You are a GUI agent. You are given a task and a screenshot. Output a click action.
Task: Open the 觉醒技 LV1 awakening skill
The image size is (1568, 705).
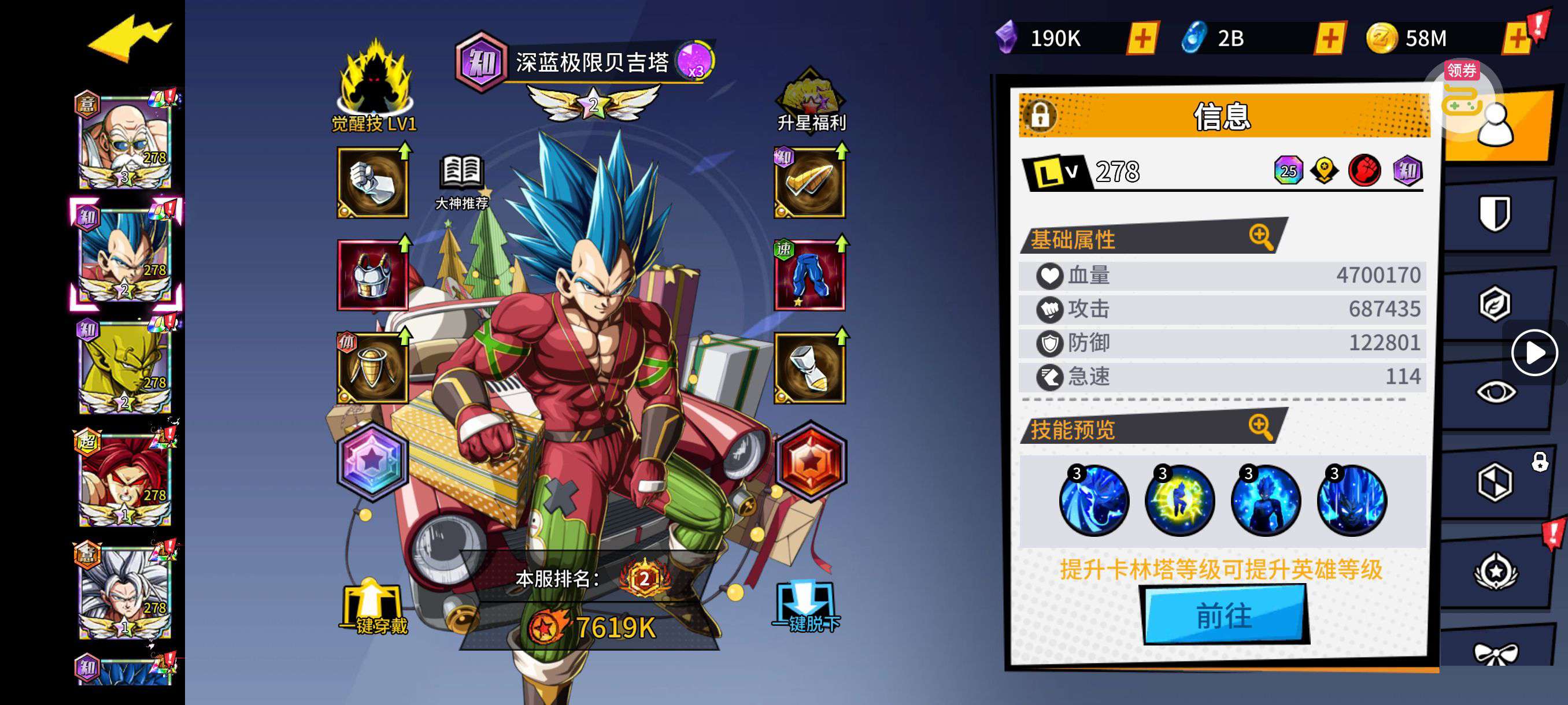click(373, 86)
